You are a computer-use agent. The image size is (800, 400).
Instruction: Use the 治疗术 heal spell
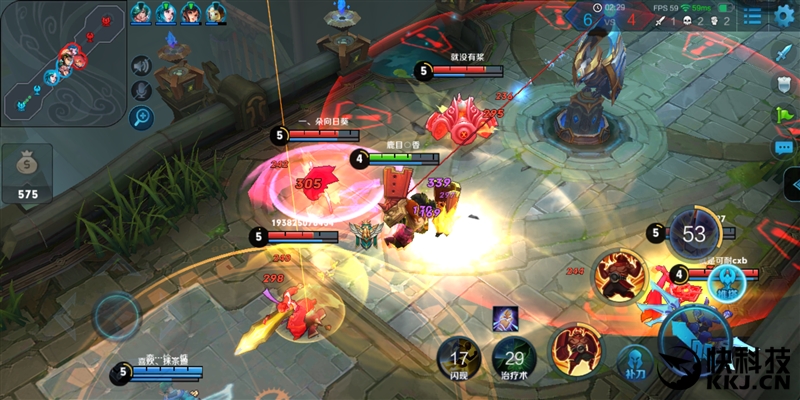click(x=515, y=360)
